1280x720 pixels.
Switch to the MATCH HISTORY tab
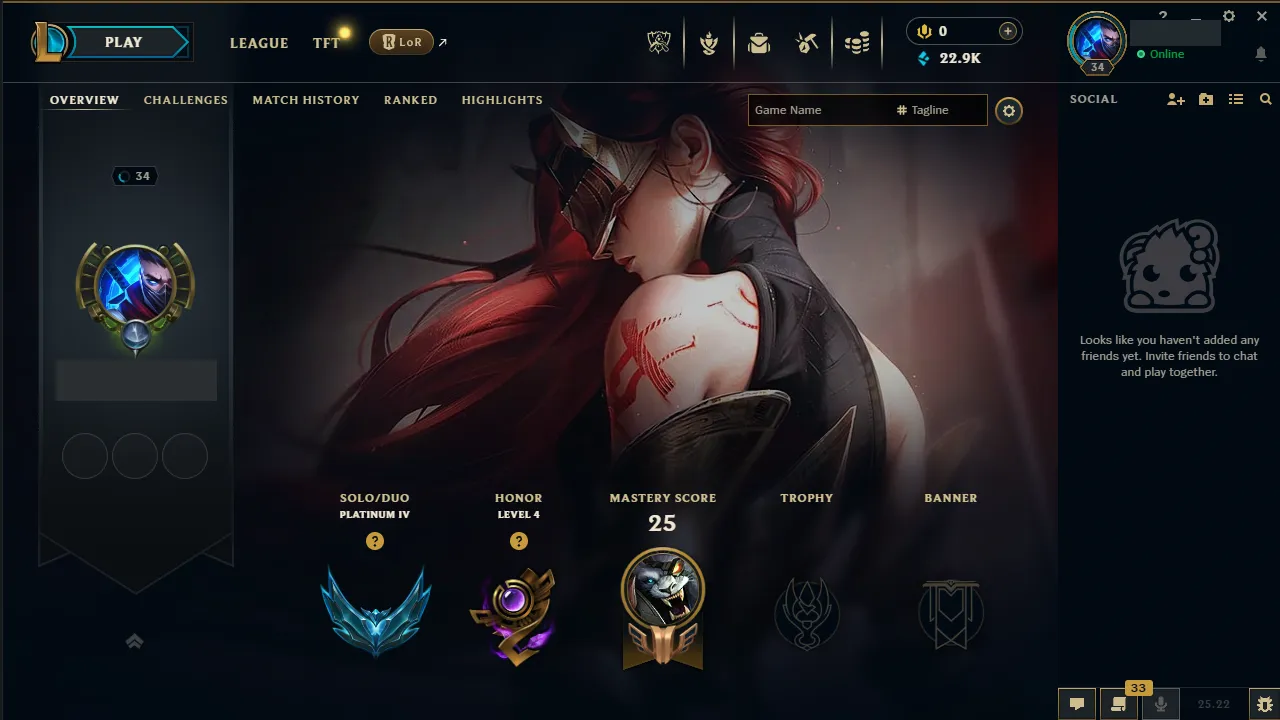306,100
